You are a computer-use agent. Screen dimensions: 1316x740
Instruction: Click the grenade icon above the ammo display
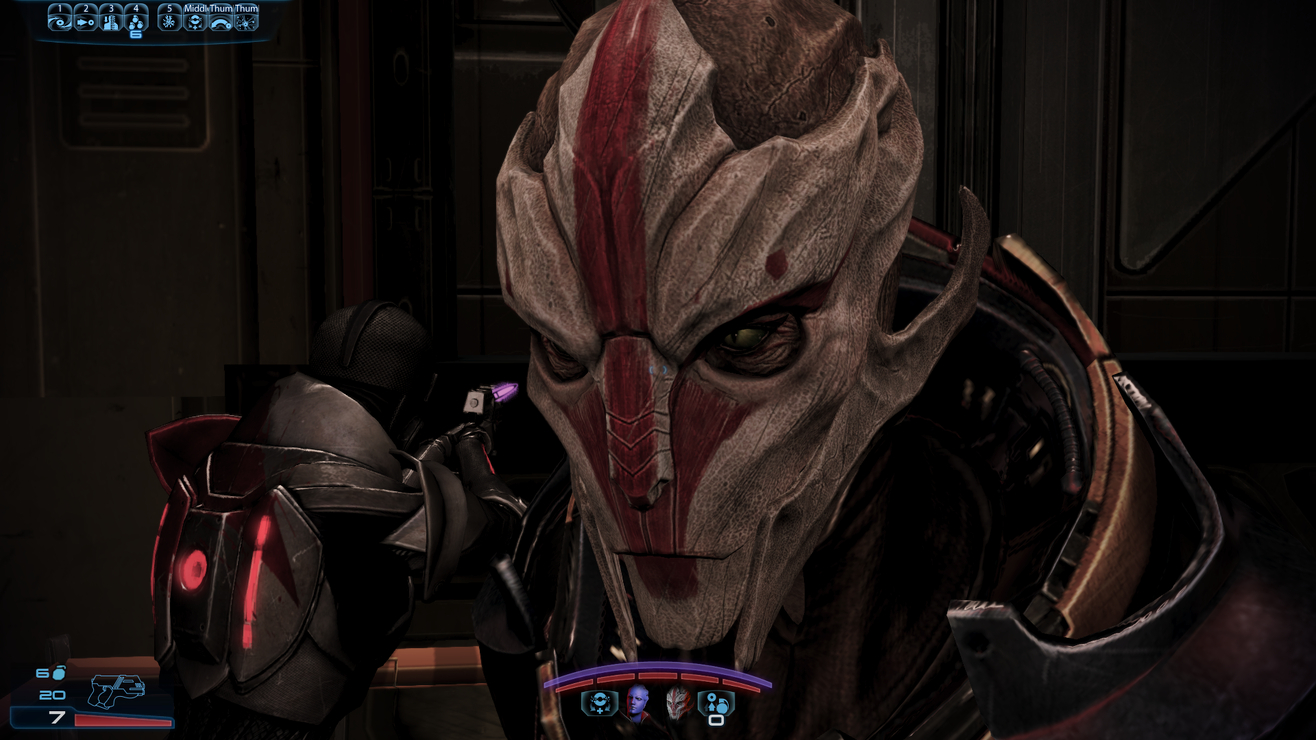coord(58,673)
